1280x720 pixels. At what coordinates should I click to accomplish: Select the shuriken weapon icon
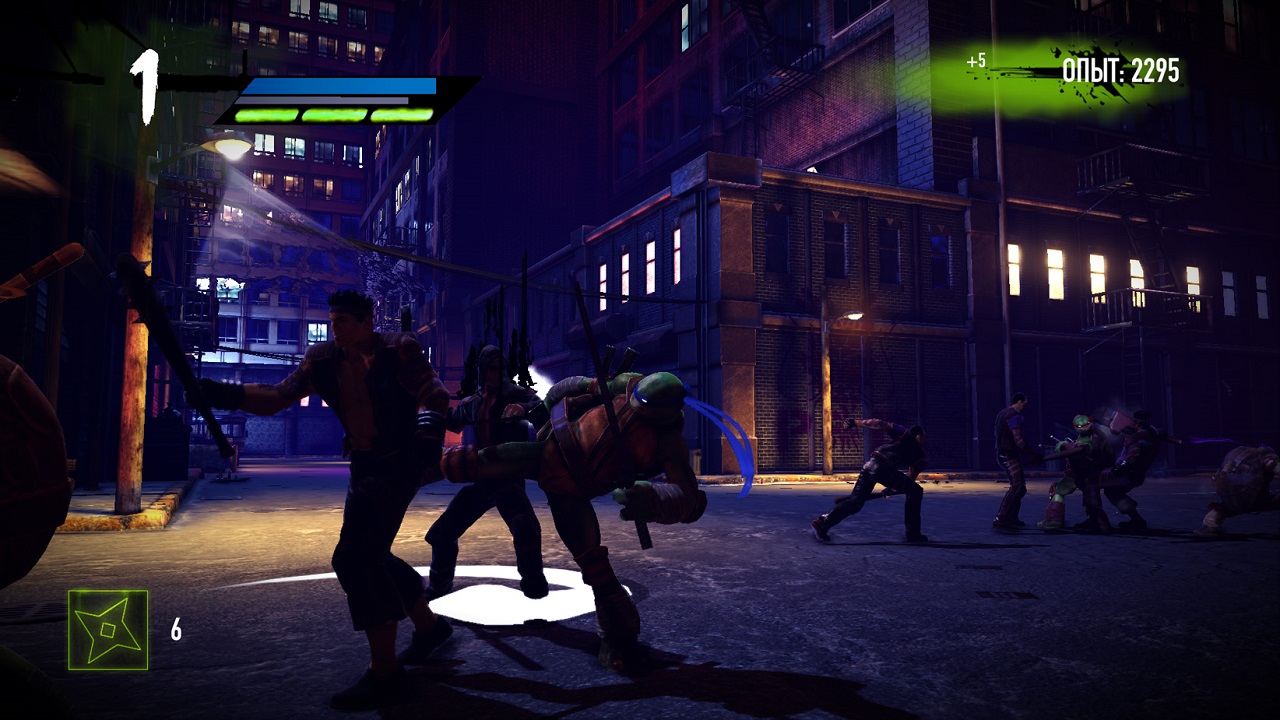108,629
